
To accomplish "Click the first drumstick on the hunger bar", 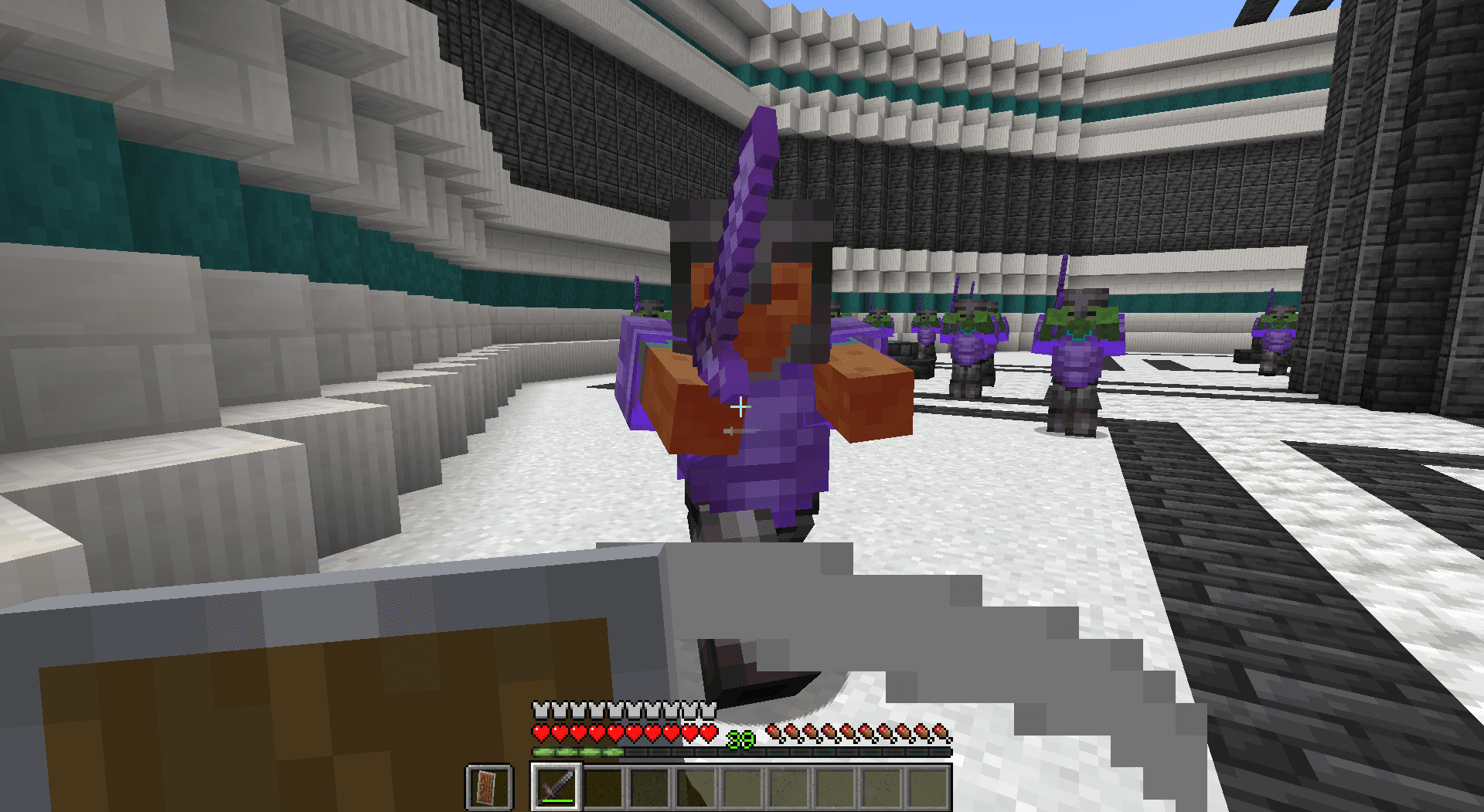I will [x=773, y=730].
